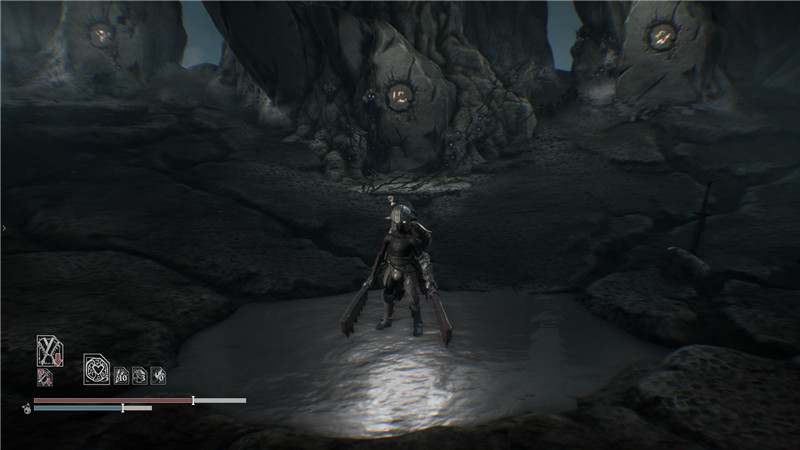Choose the item slot with count 3
This screenshot has width=800, height=450.
139,376
